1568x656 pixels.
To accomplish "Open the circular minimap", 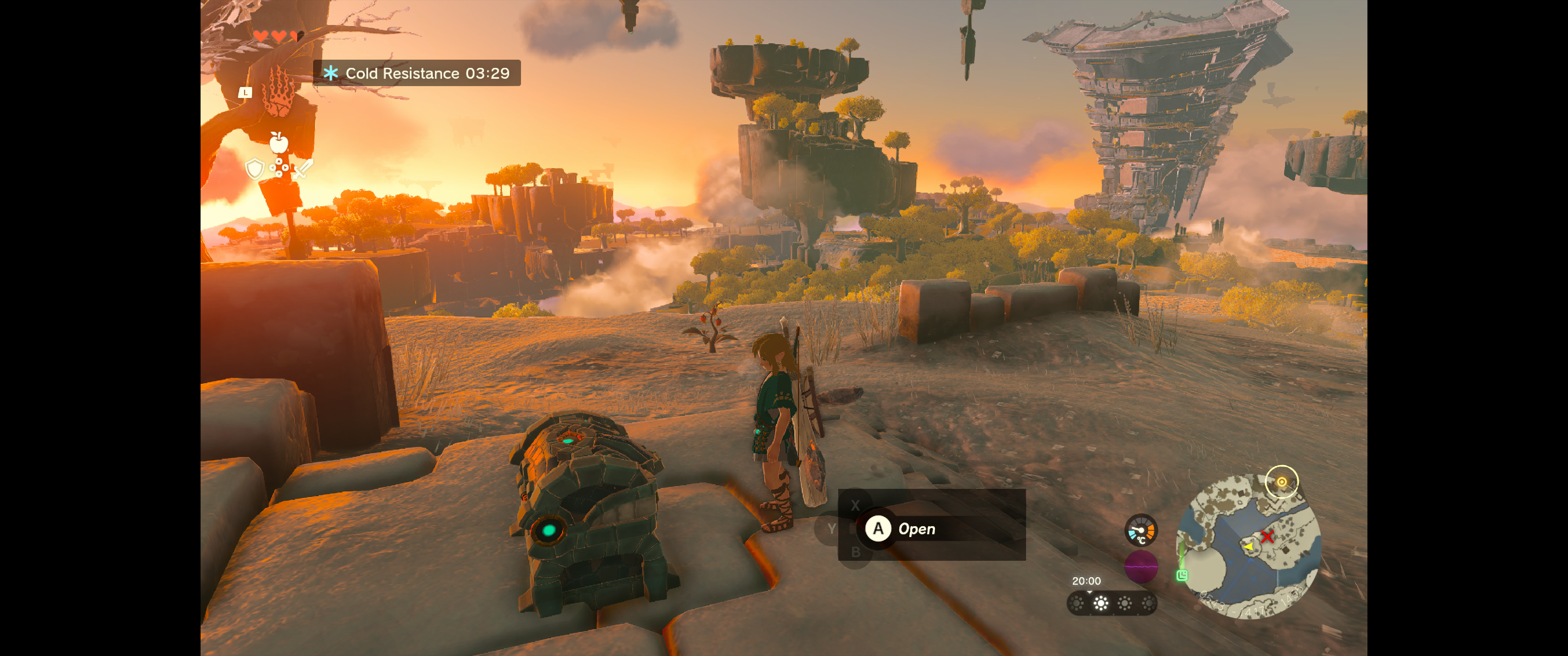I will pyautogui.click(x=1248, y=547).
